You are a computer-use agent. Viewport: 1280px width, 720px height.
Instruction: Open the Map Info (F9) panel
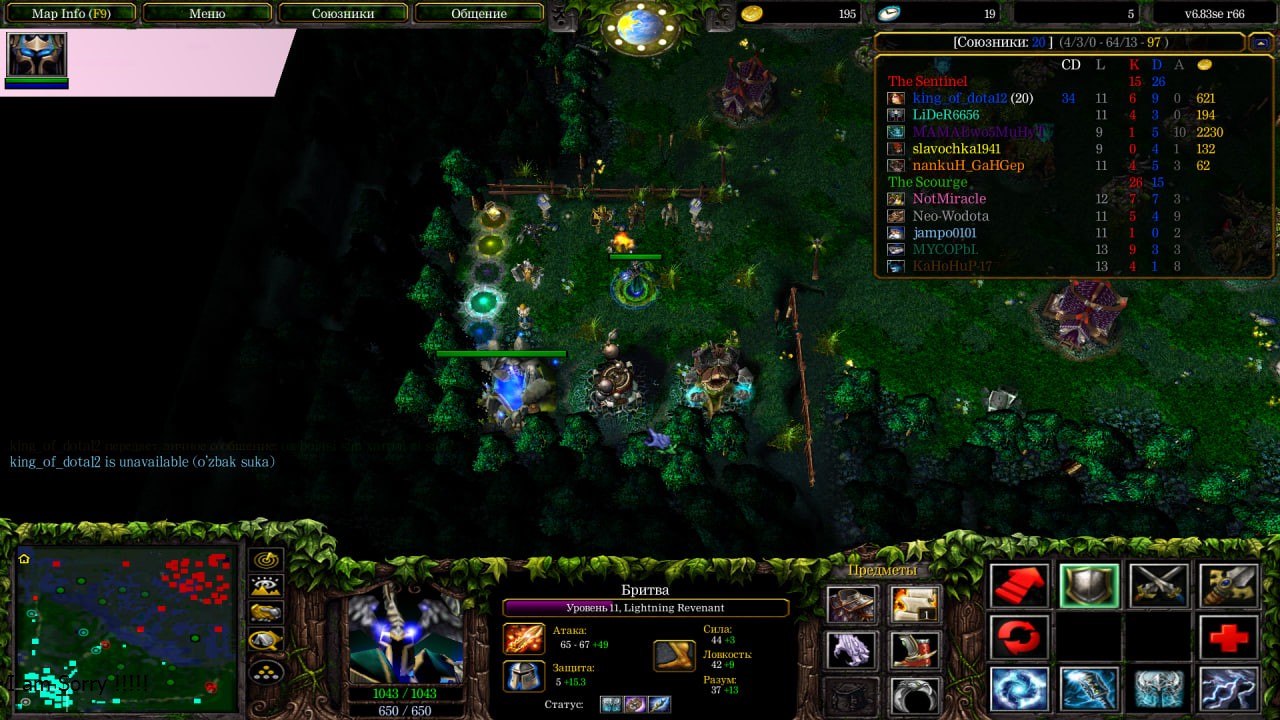[70, 14]
